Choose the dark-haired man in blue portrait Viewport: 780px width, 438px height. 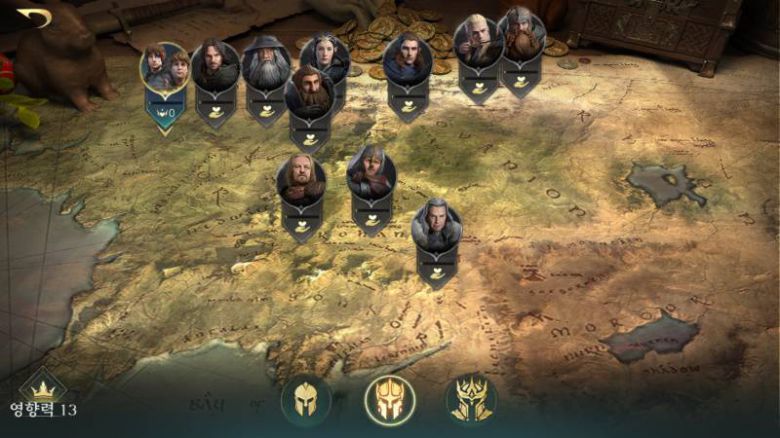coord(407,60)
